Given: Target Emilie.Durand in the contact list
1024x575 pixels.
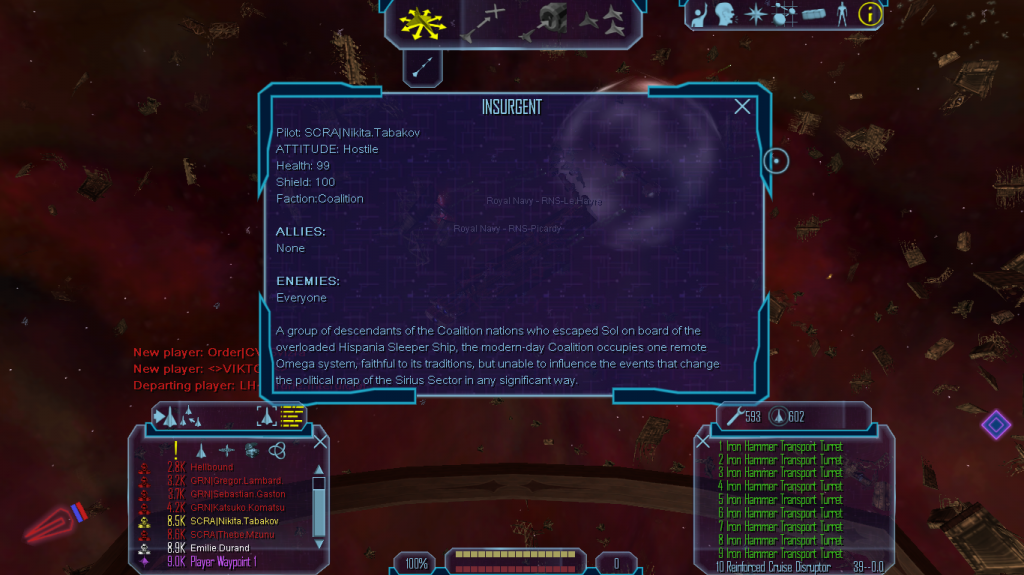Looking at the screenshot, I should coord(220,548).
